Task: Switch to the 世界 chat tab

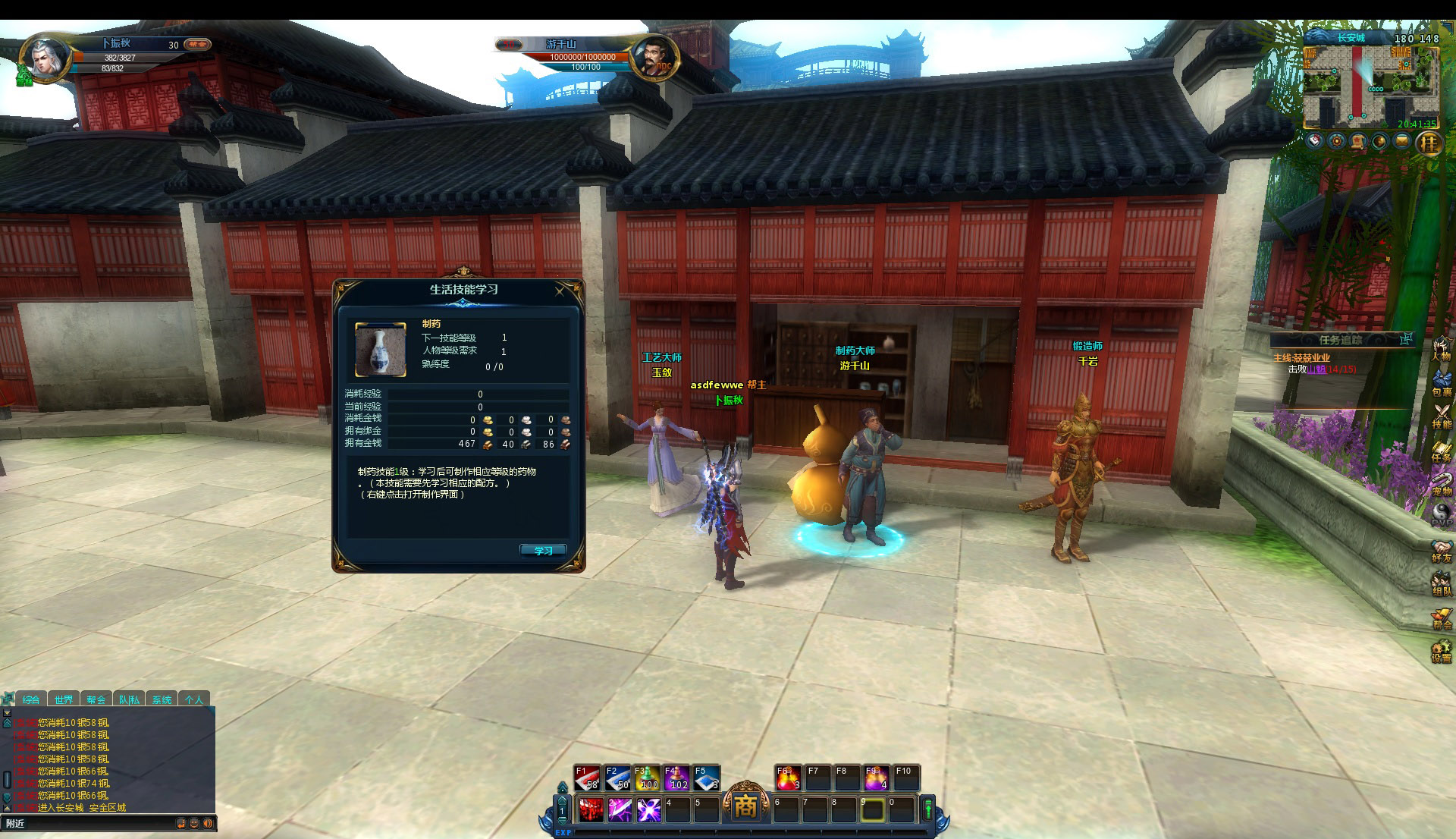Action: [x=64, y=699]
